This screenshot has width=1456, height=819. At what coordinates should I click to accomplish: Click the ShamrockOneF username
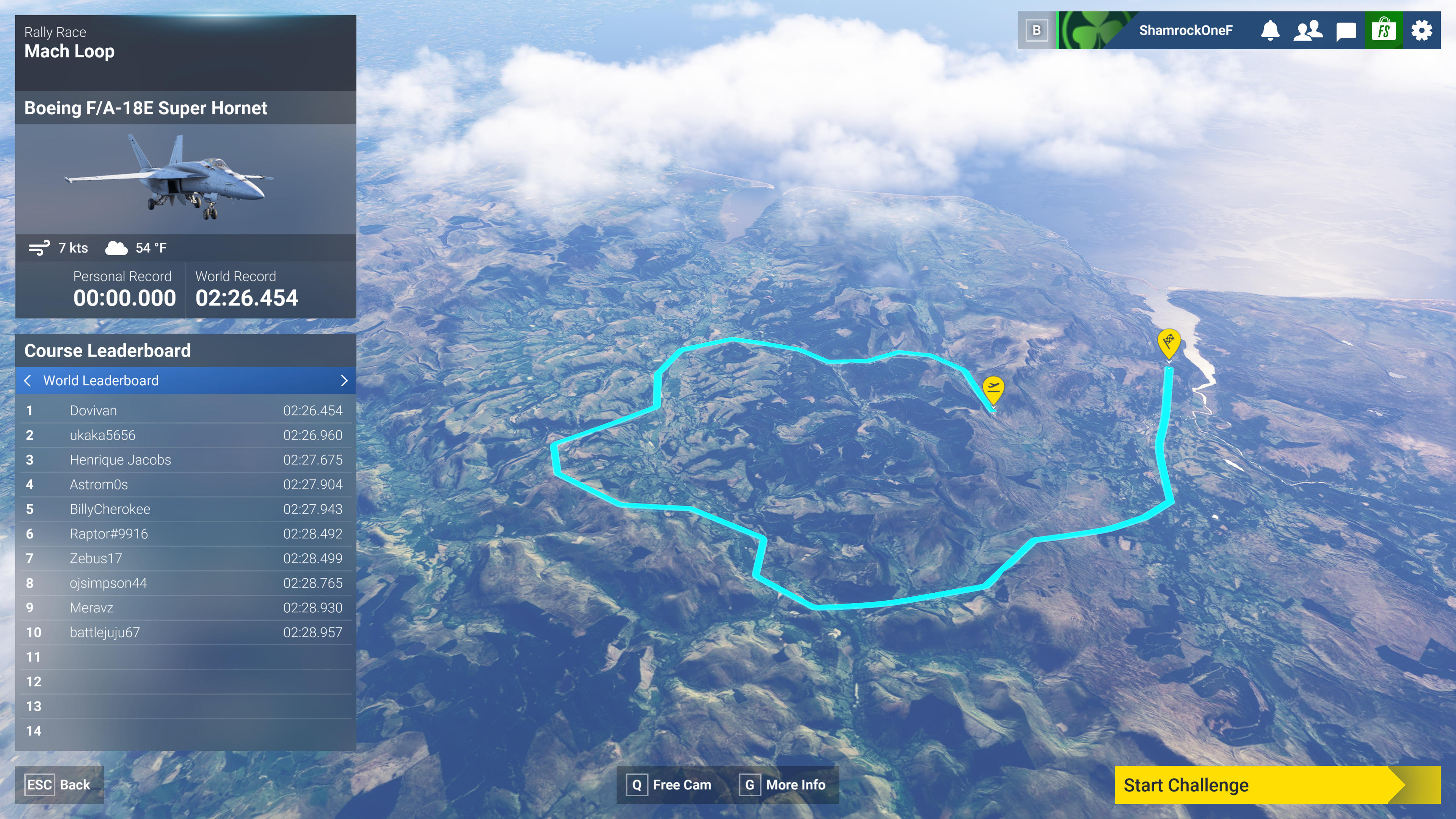[x=1185, y=30]
